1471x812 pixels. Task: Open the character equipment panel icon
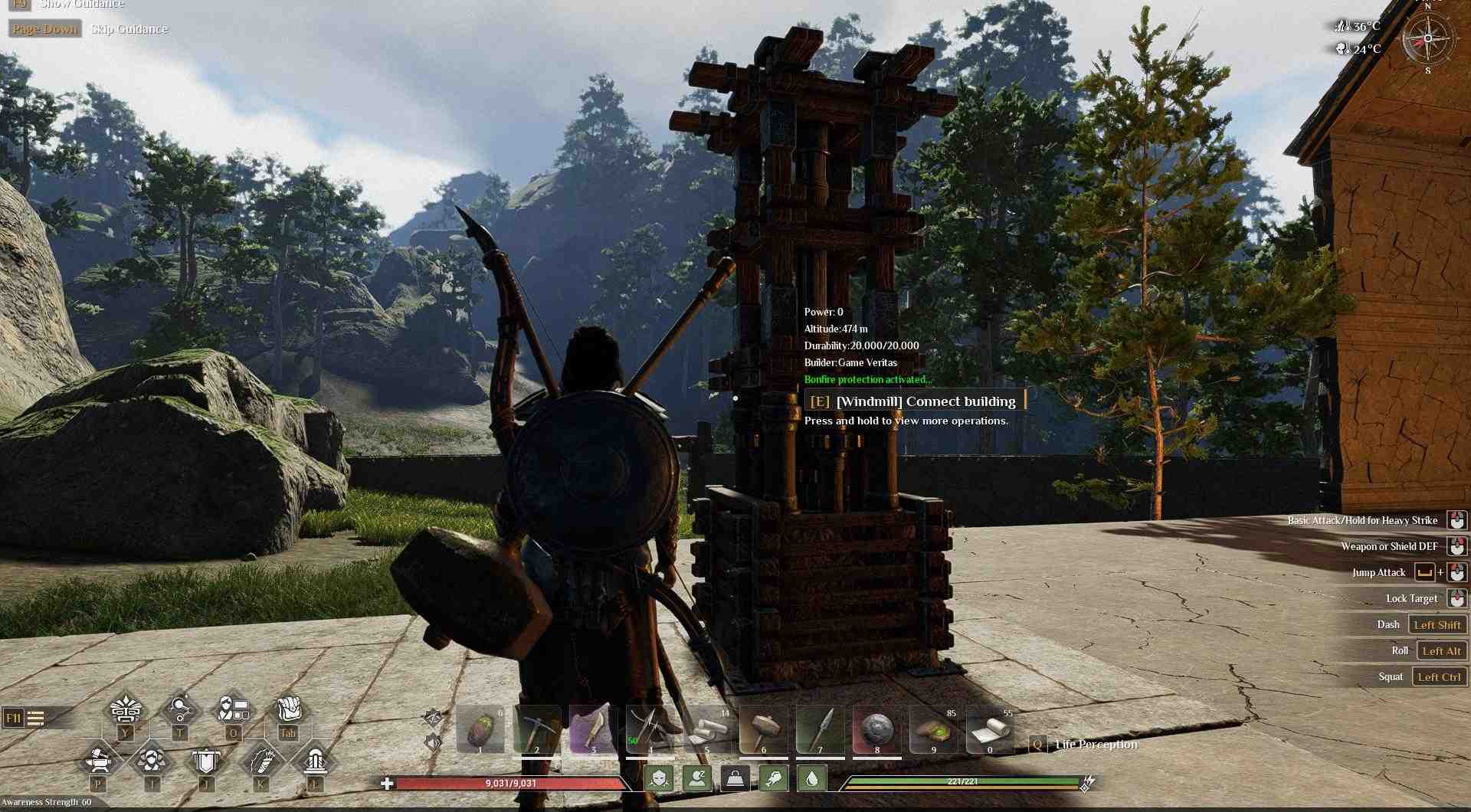click(234, 709)
